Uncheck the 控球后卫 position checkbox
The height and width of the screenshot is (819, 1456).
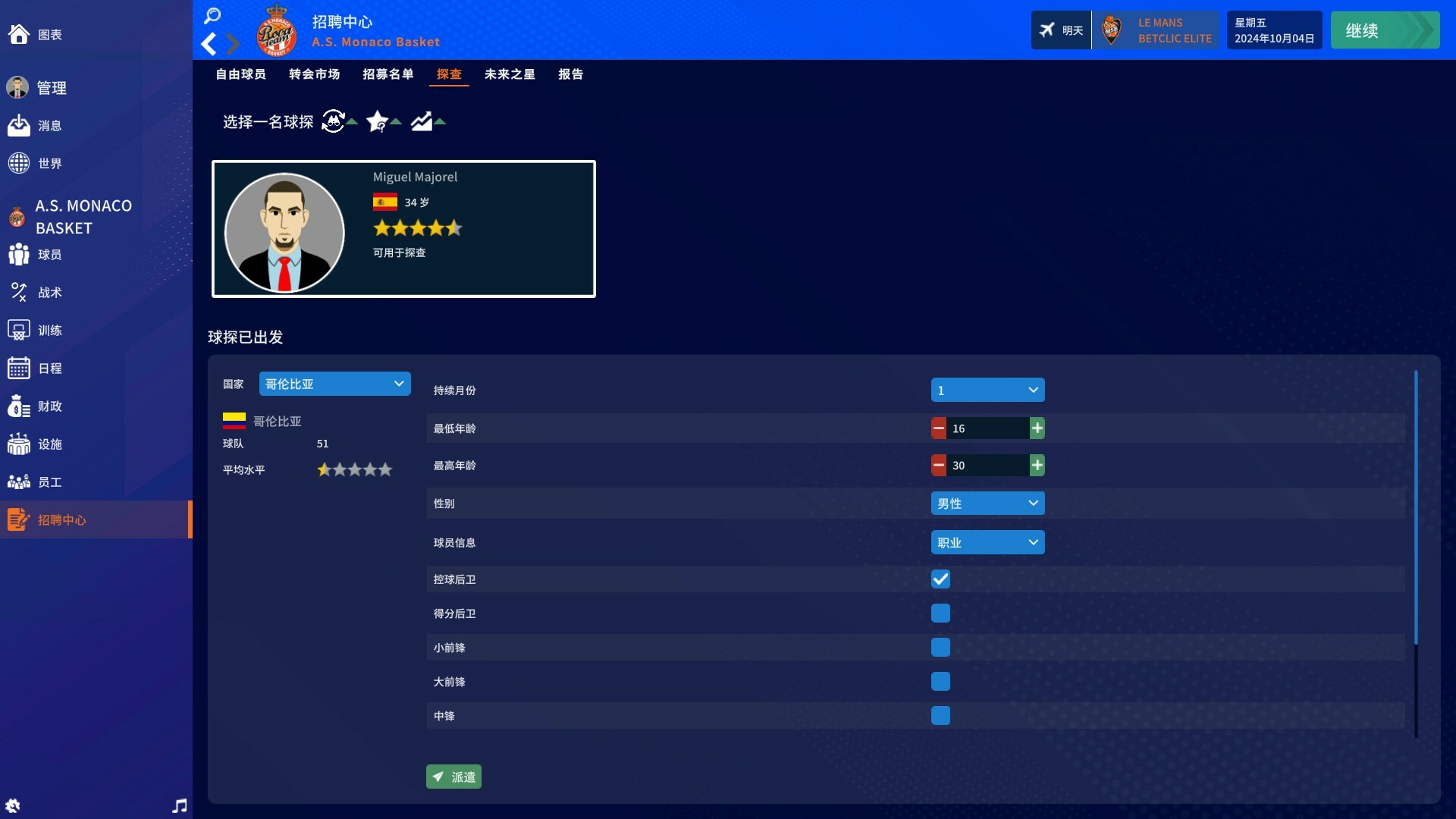[940, 579]
